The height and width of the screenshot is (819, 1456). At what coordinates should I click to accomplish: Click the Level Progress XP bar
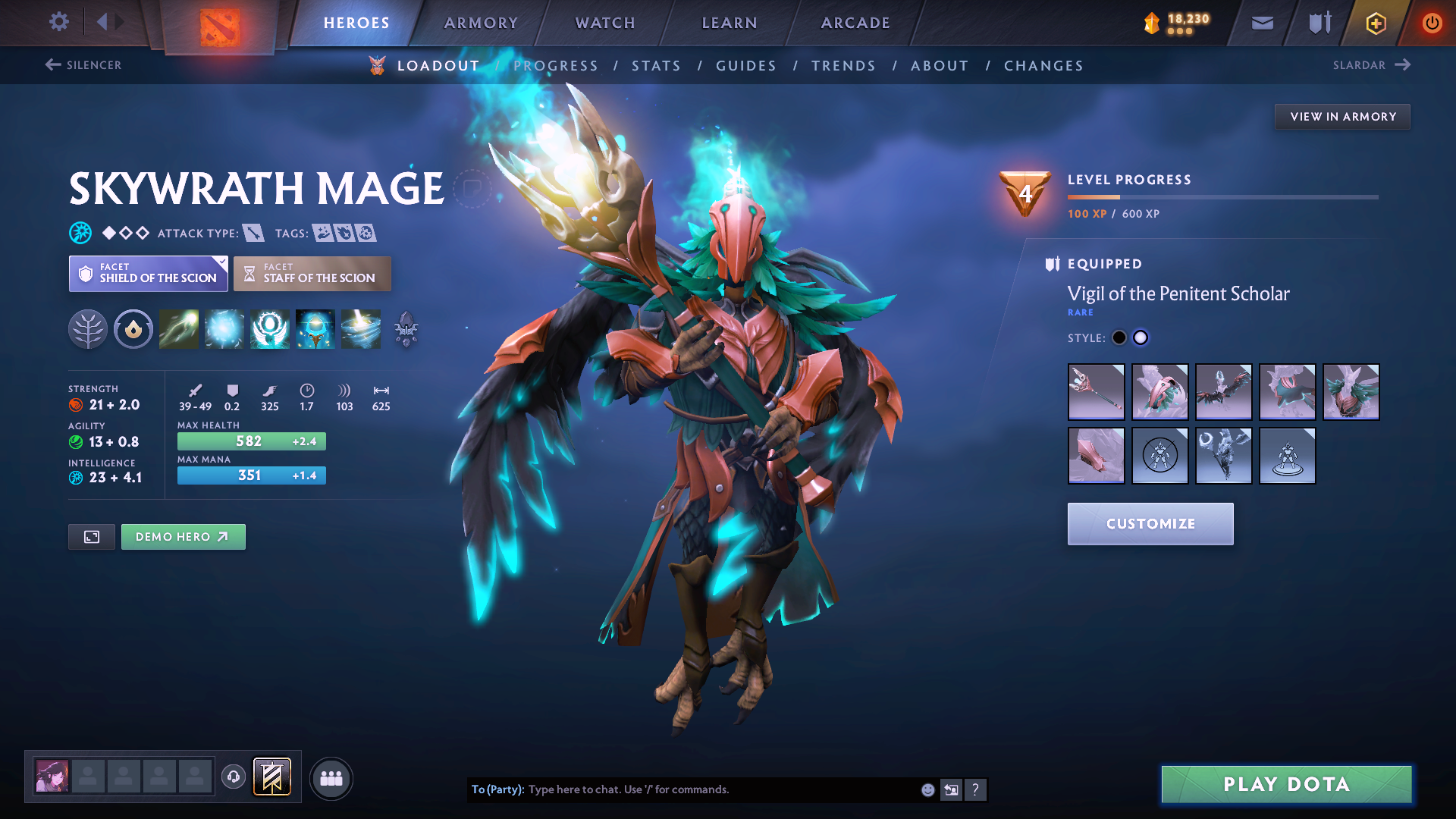pos(1222,196)
